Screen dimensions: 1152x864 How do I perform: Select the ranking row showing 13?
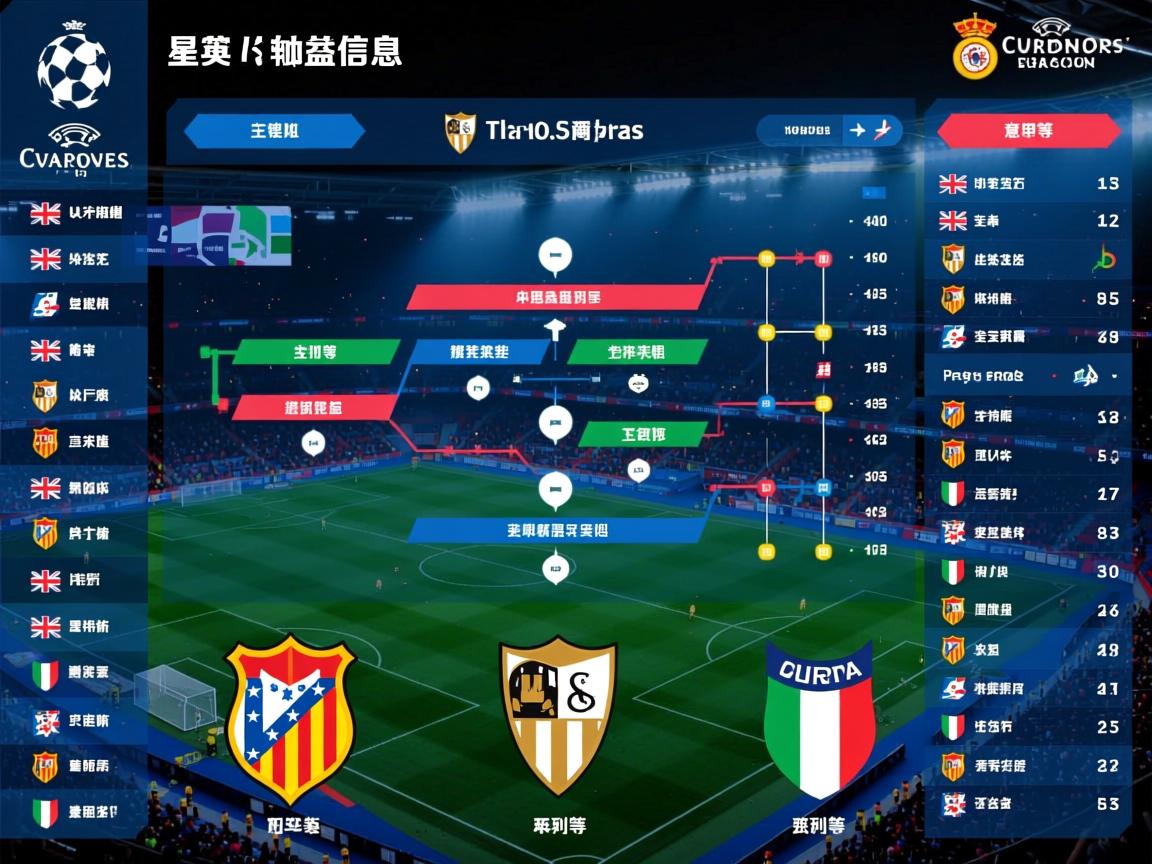[1030, 184]
